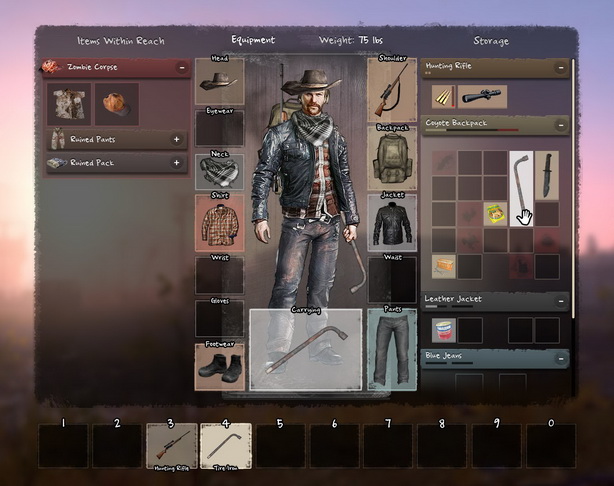
Task: Choose the Hunting Rifle in hotbar slot 3
Action: tap(171, 444)
